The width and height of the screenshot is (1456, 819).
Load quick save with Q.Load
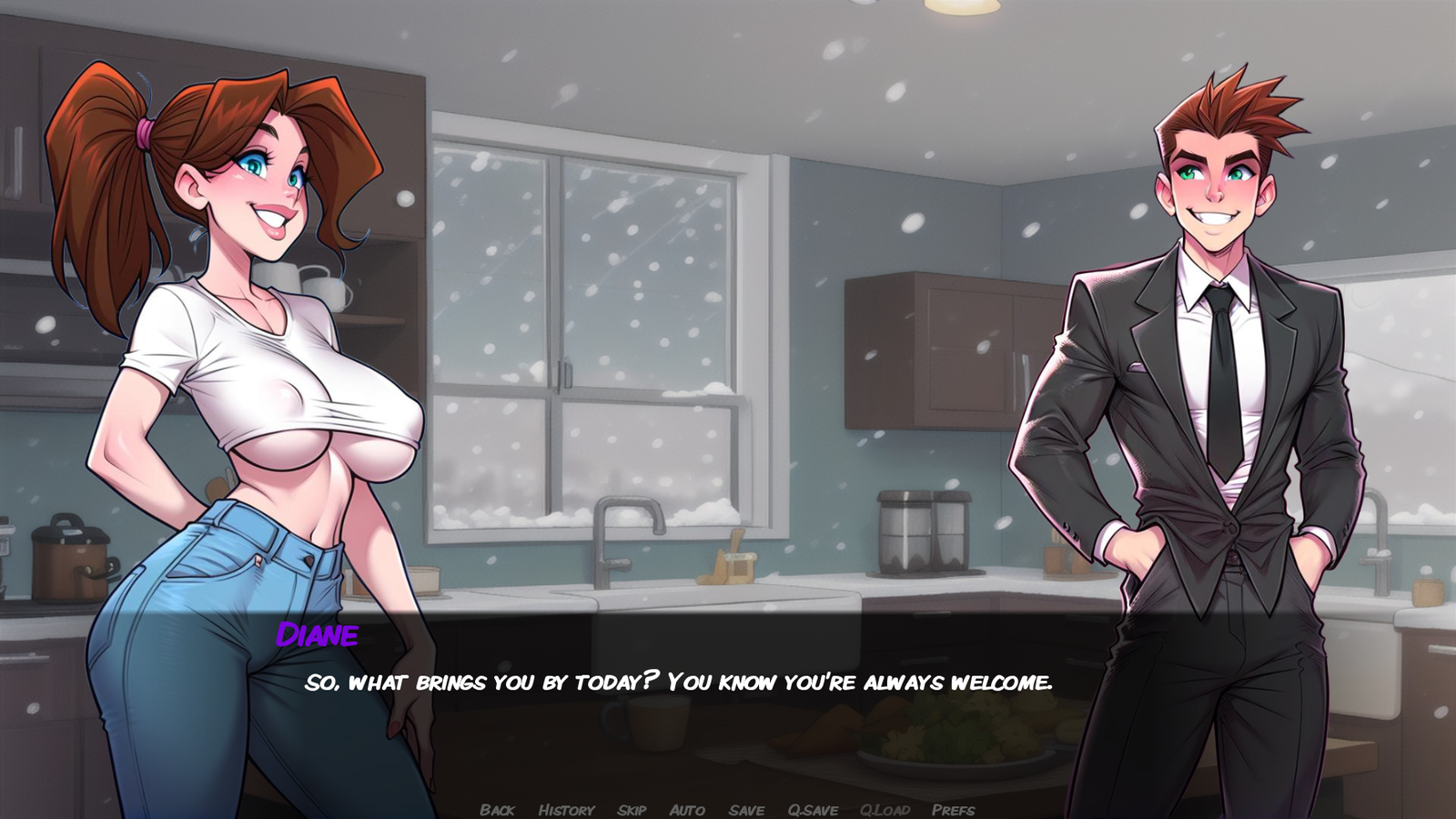tap(885, 809)
